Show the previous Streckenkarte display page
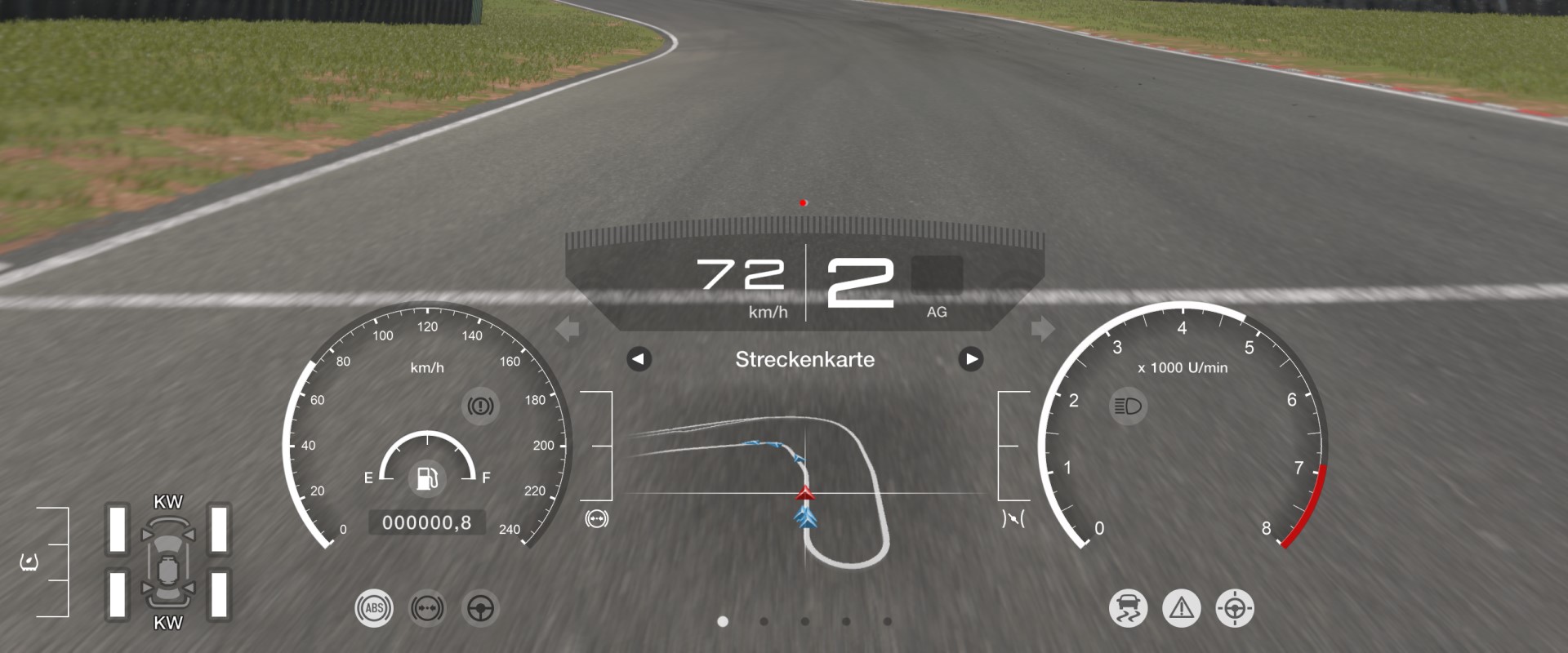Screen dimensions: 1568x653 pos(639,359)
